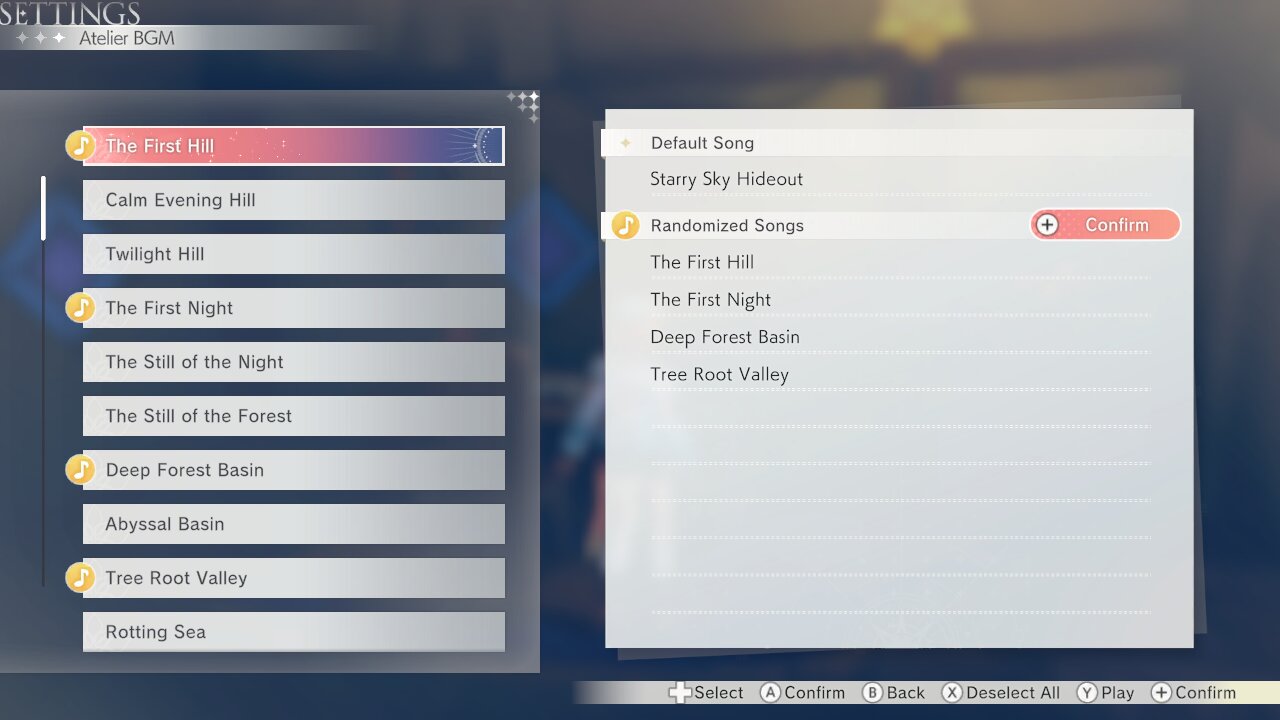Select the Rotting Sea entry
Screen dimensions: 1280x720
[x=293, y=631]
